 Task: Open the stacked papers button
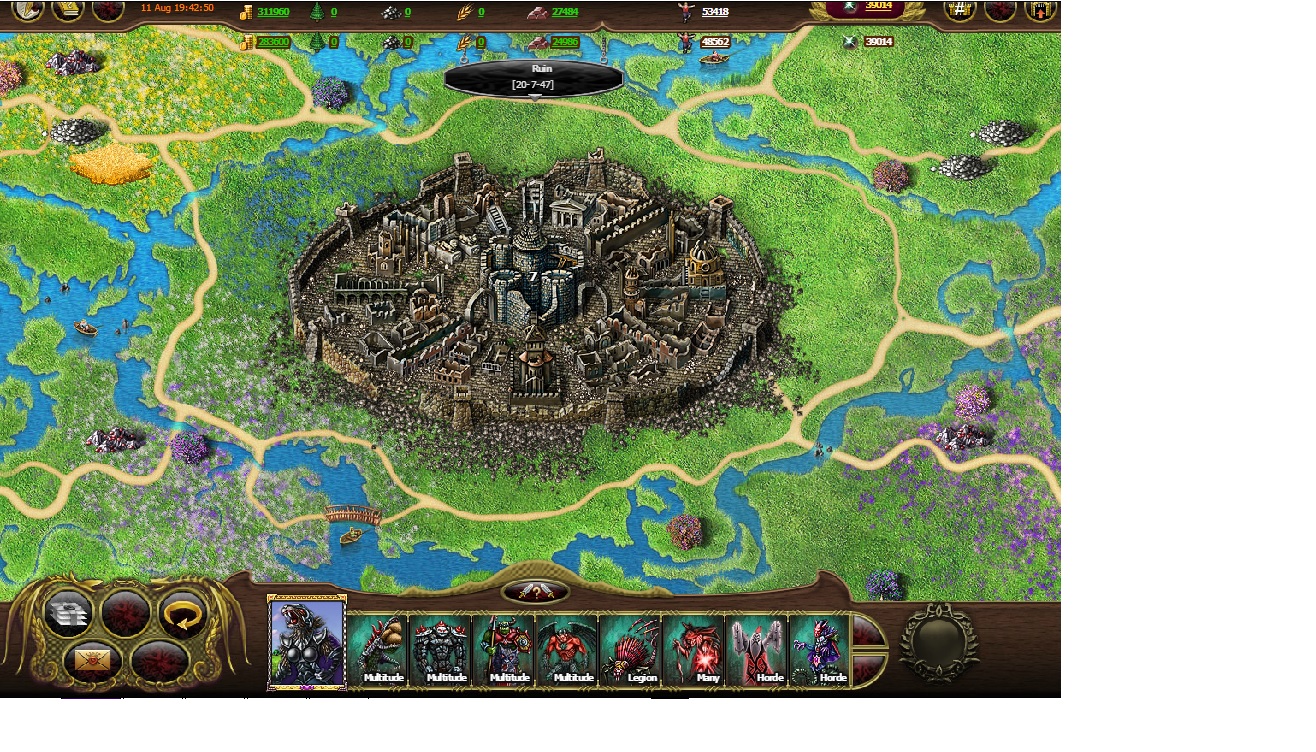click(69, 613)
